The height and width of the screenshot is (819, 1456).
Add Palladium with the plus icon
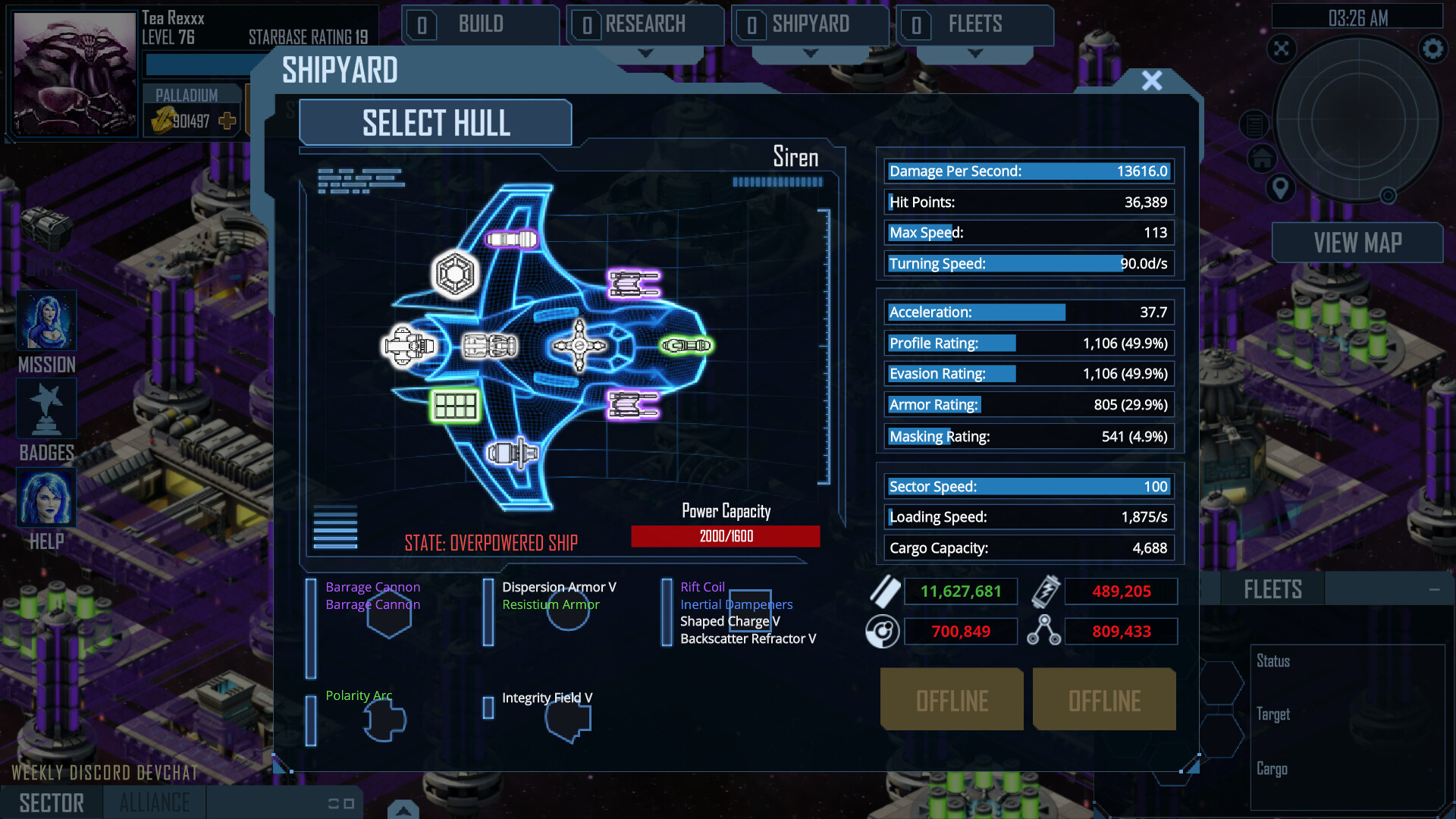(x=225, y=120)
